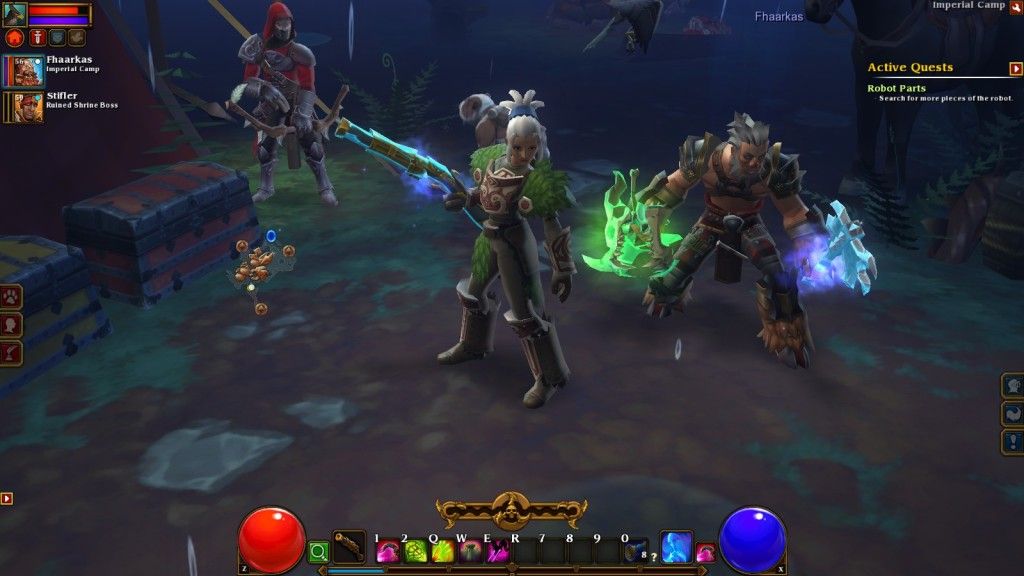This screenshot has height=576, width=1024.
Task: Expand the chat panel arrow
Action: (x=6, y=498)
